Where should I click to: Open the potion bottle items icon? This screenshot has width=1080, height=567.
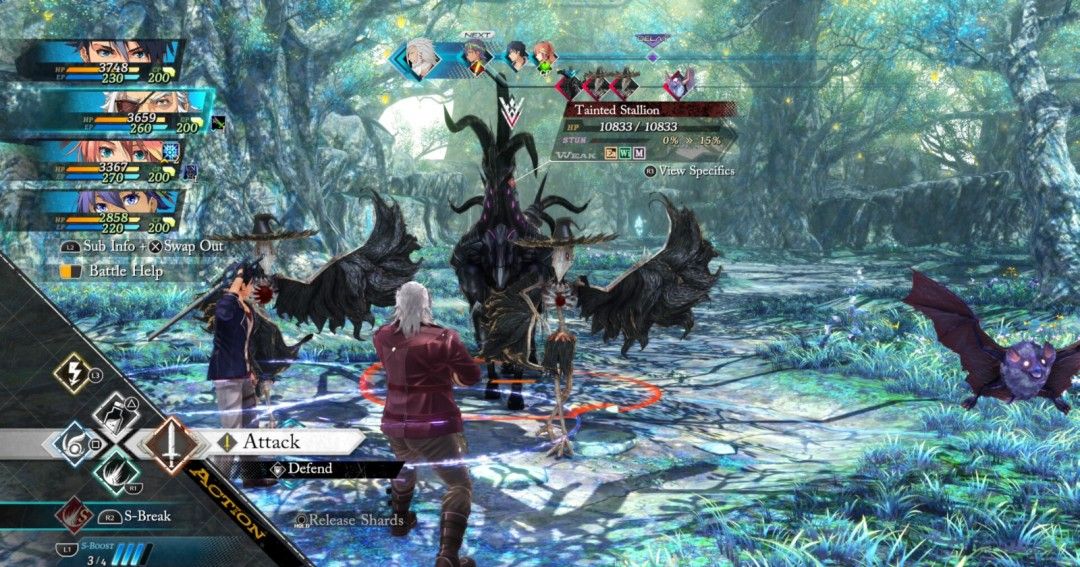(x=116, y=414)
